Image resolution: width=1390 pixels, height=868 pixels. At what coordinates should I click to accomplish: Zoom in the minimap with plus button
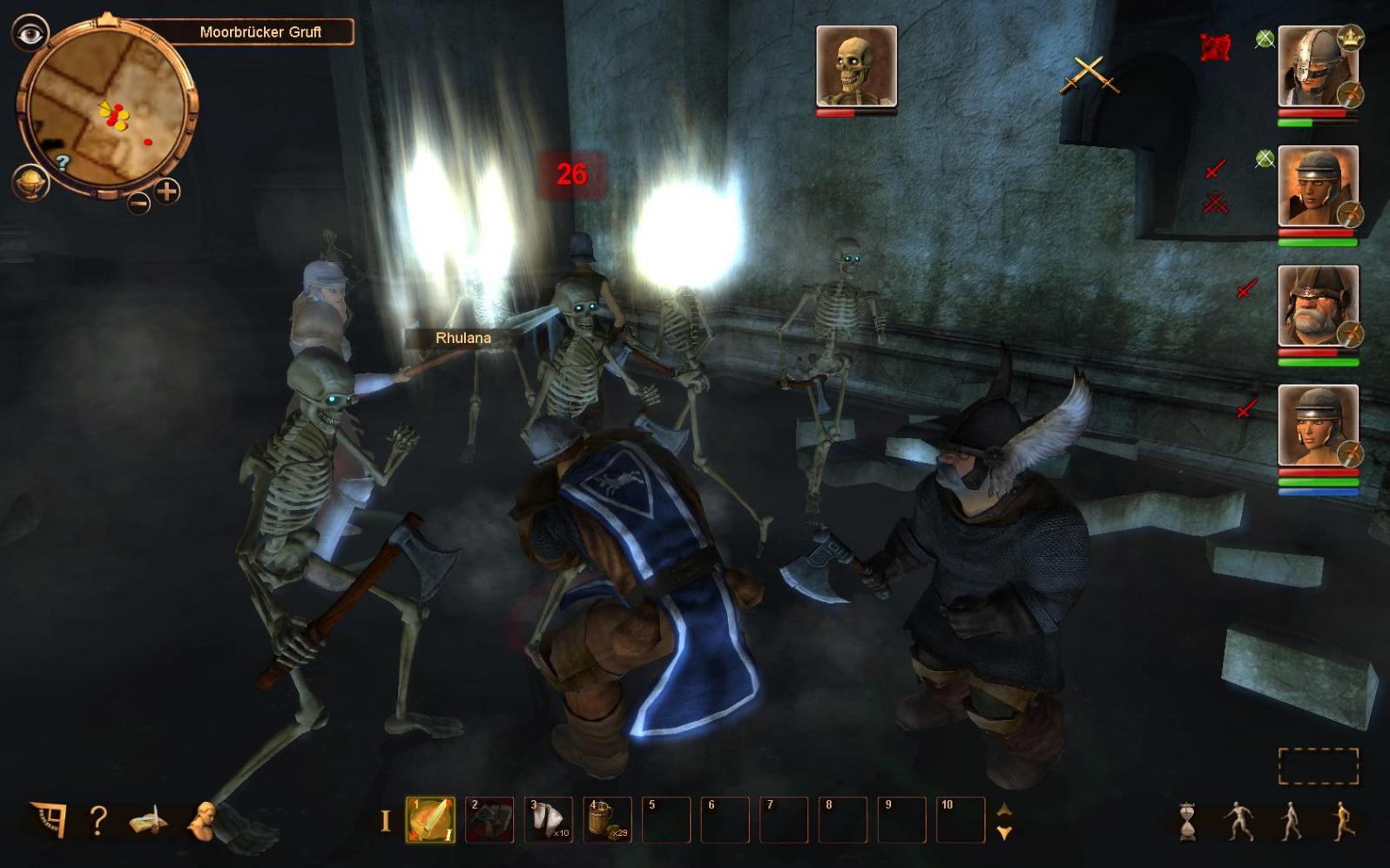coord(167,191)
